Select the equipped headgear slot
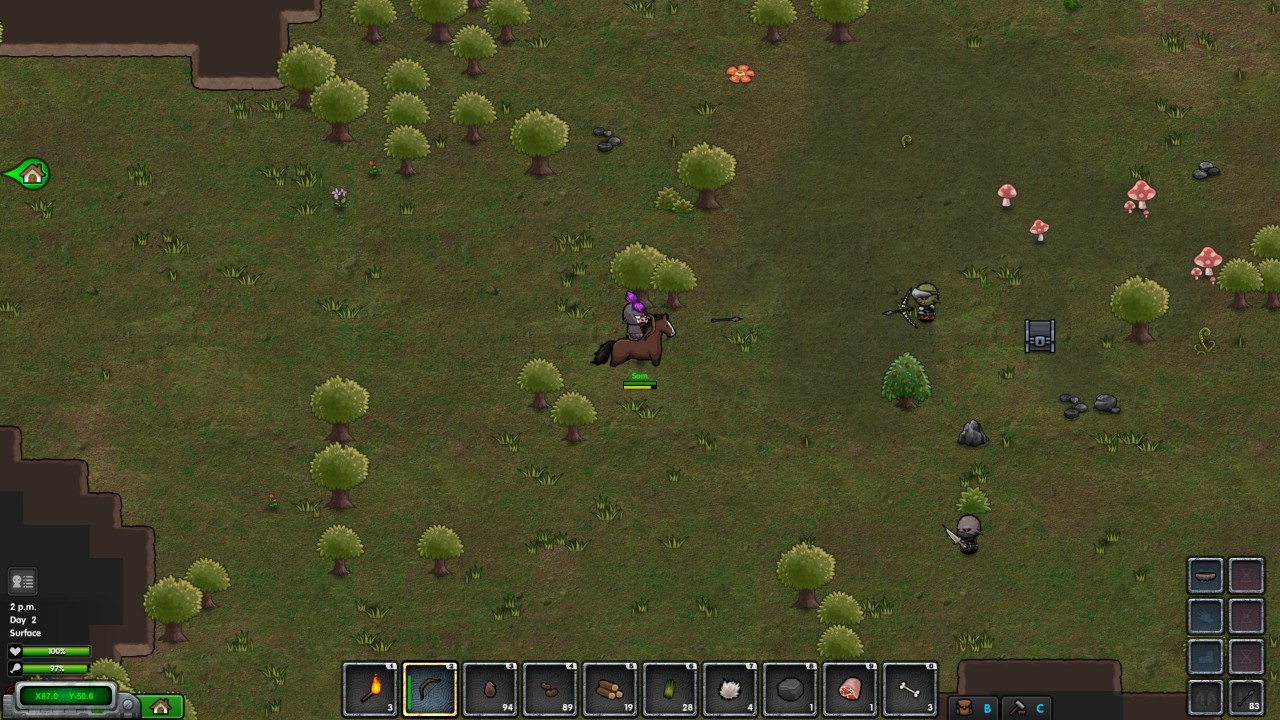Image resolution: width=1280 pixels, height=720 pixels. coord(1206,576)
